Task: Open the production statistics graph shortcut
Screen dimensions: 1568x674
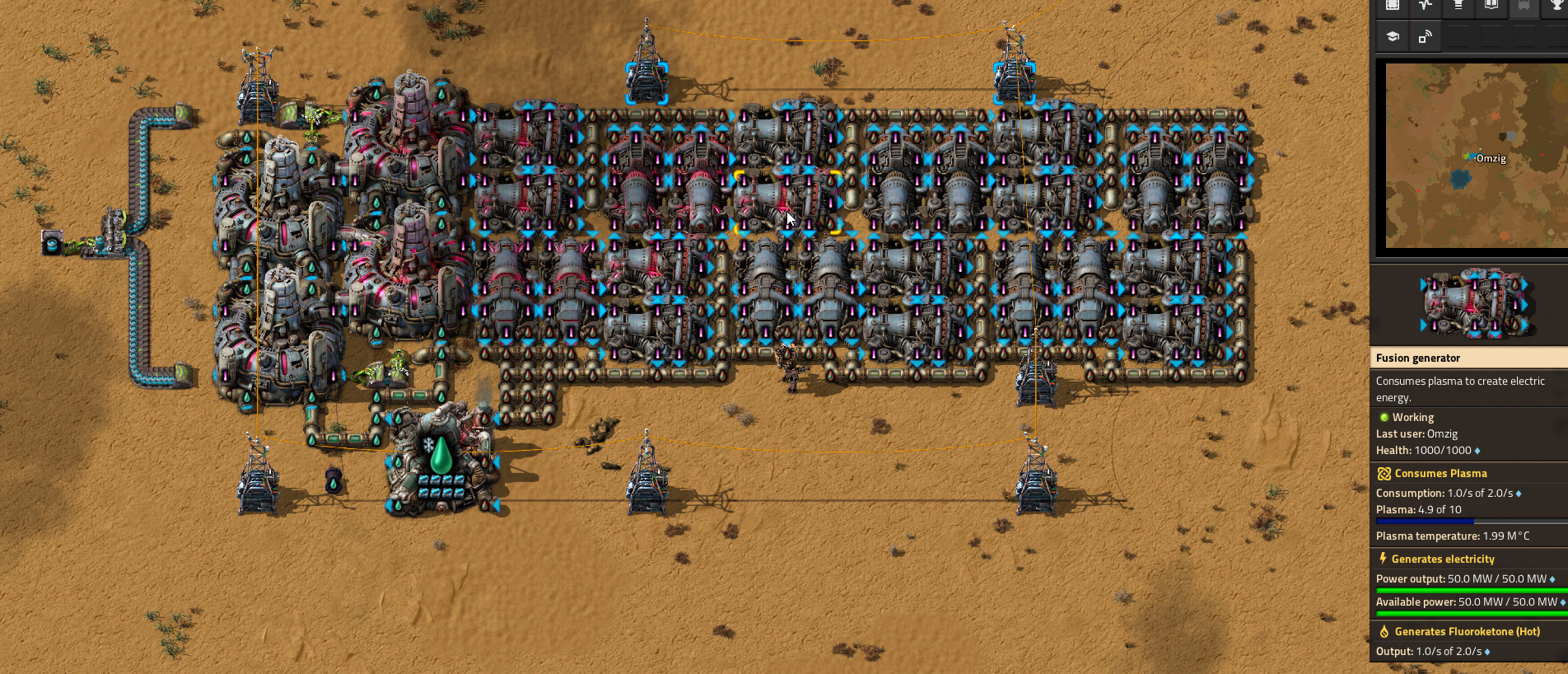Action: click(x=1425, y=6)
